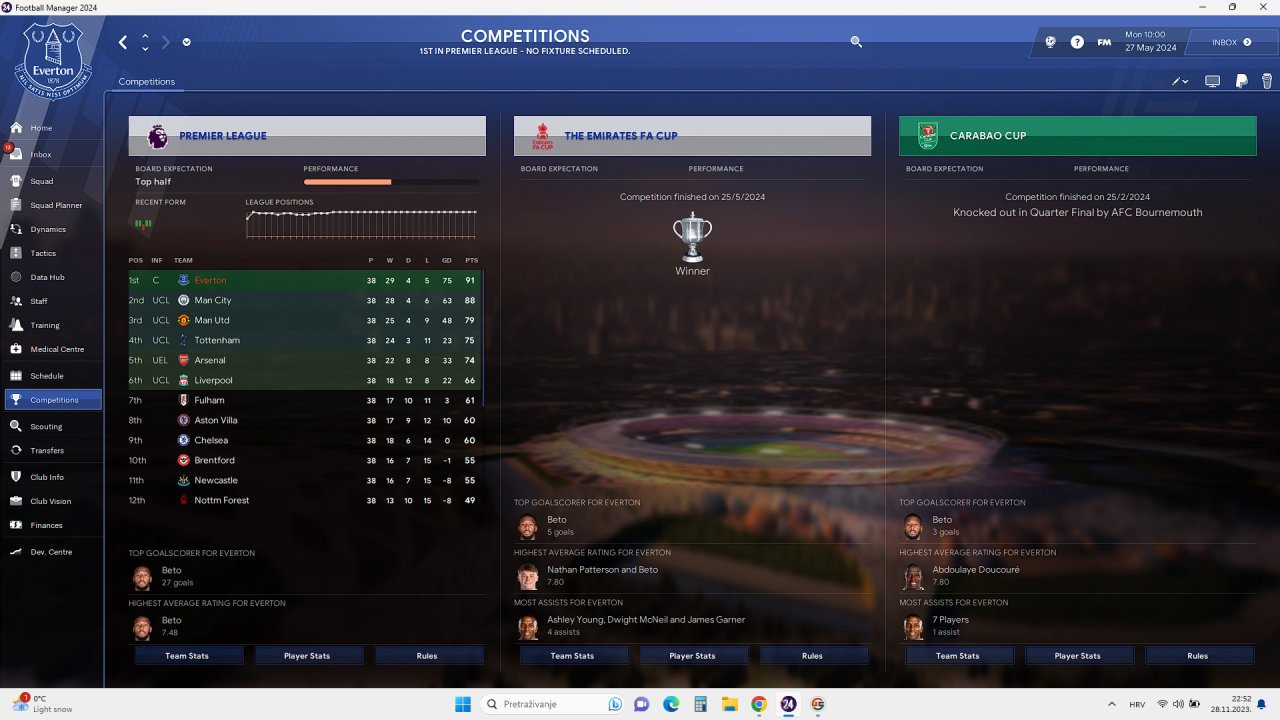This screenshot has width=1280, height=720.
Task: Click the top-right INBOX continue button
Action: click(x=1231, y=42)
